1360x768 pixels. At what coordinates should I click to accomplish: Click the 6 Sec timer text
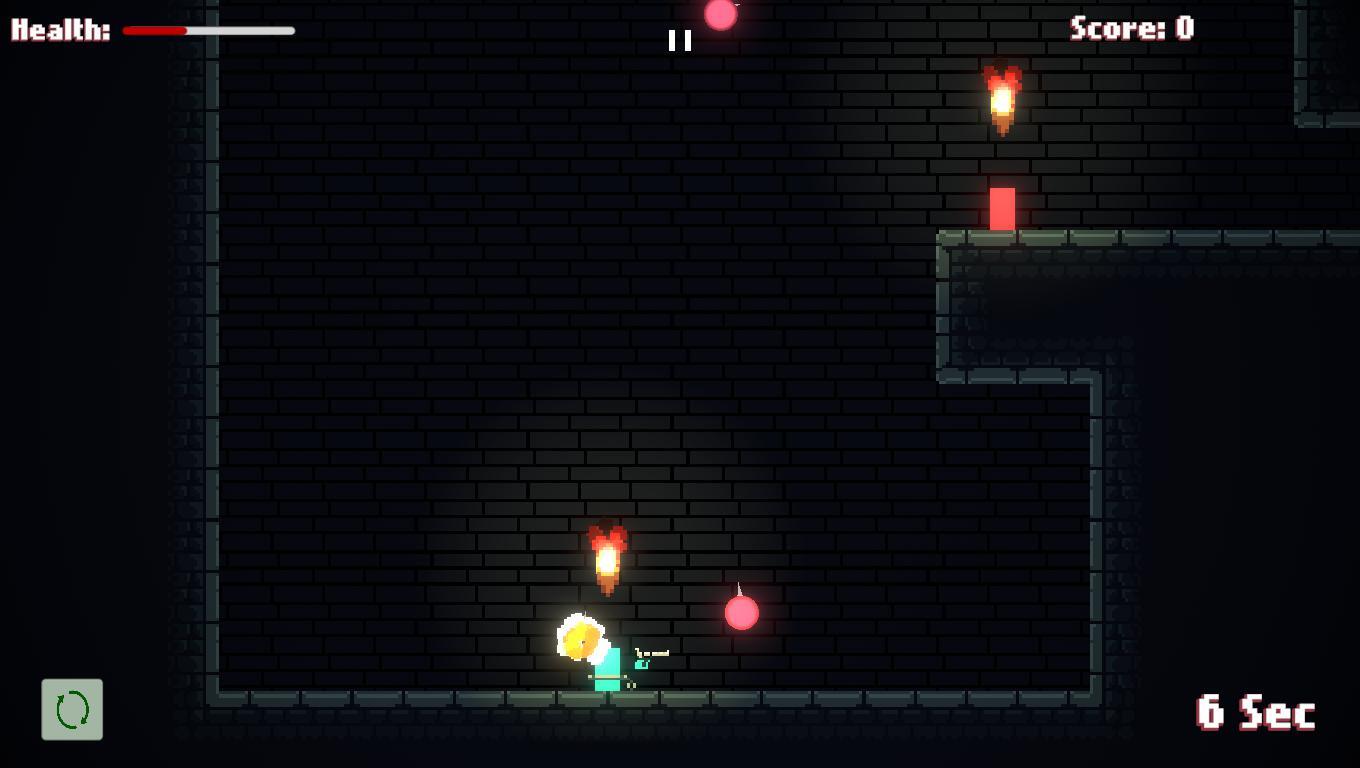[1253, 713]
